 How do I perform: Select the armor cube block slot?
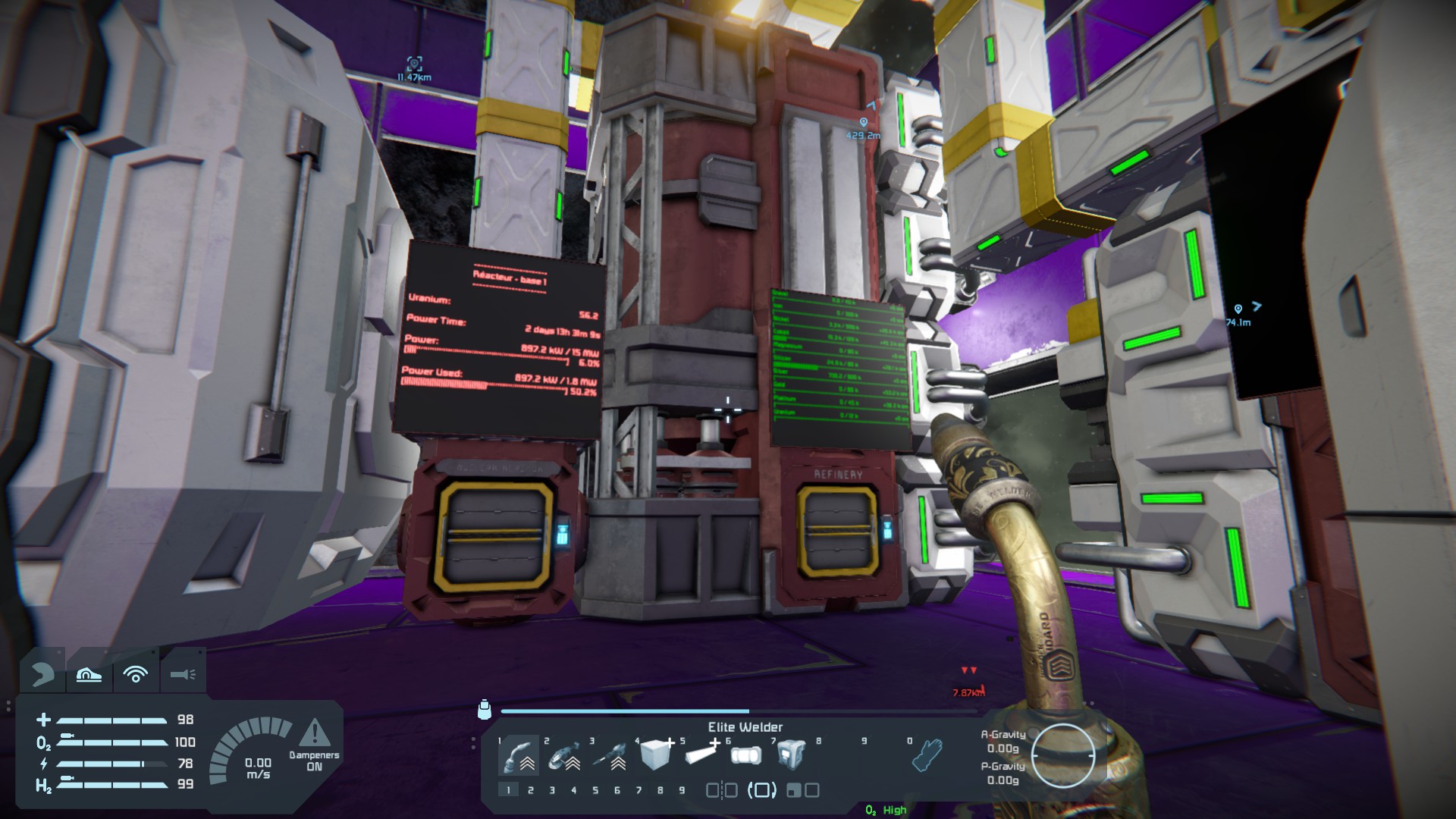[x=655, y=755]
